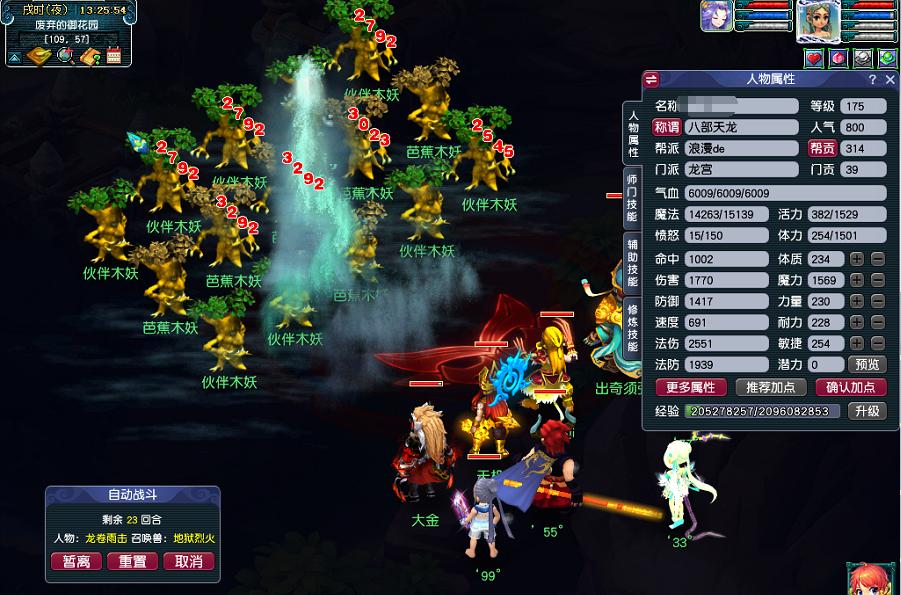
Task: Click the 升级 level up button
Action: 867,411
